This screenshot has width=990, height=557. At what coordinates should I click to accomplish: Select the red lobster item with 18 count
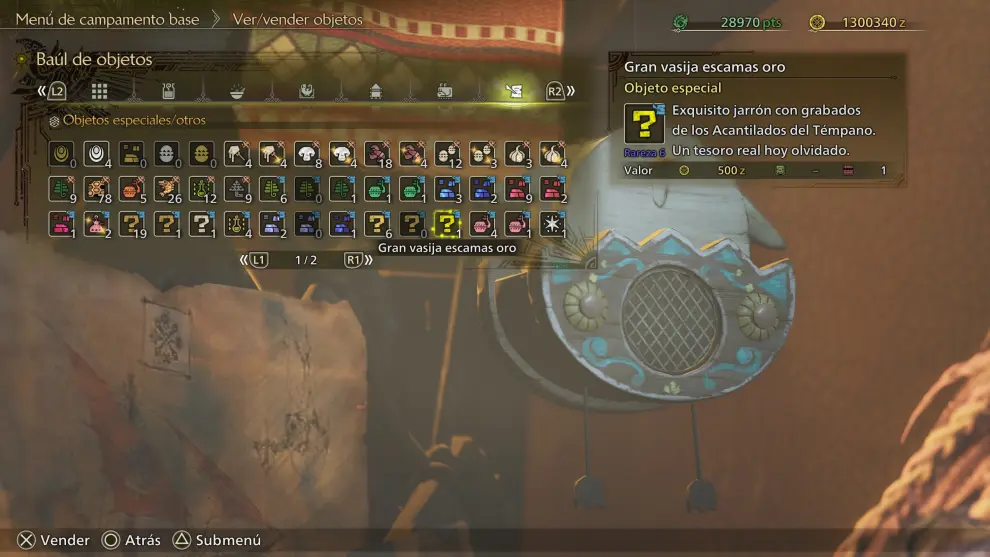[x=376, y=153]
